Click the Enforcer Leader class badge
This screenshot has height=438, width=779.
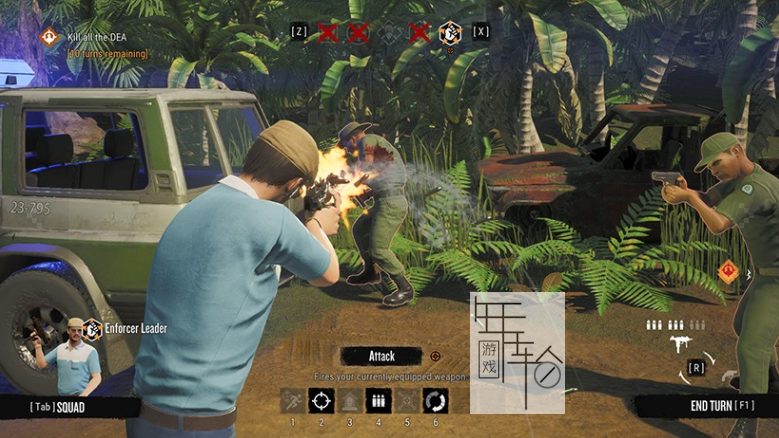click(92, 328)
